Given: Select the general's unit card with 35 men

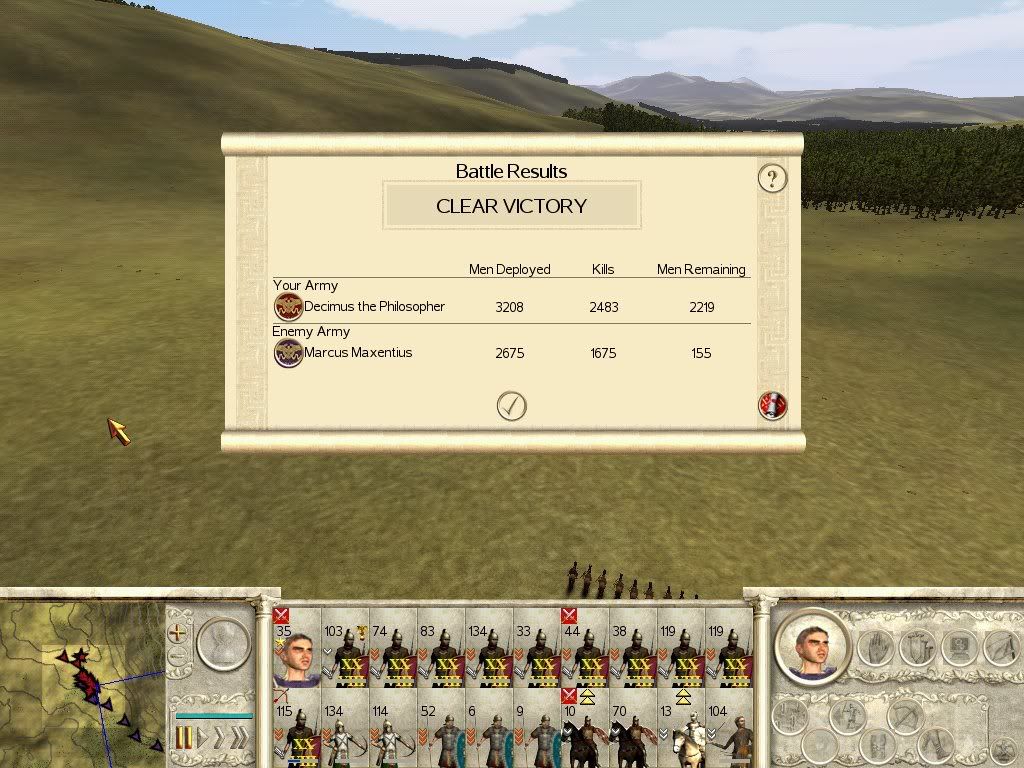Looking at the screenshot, I should pyautogui.click(x=296, y=650).
